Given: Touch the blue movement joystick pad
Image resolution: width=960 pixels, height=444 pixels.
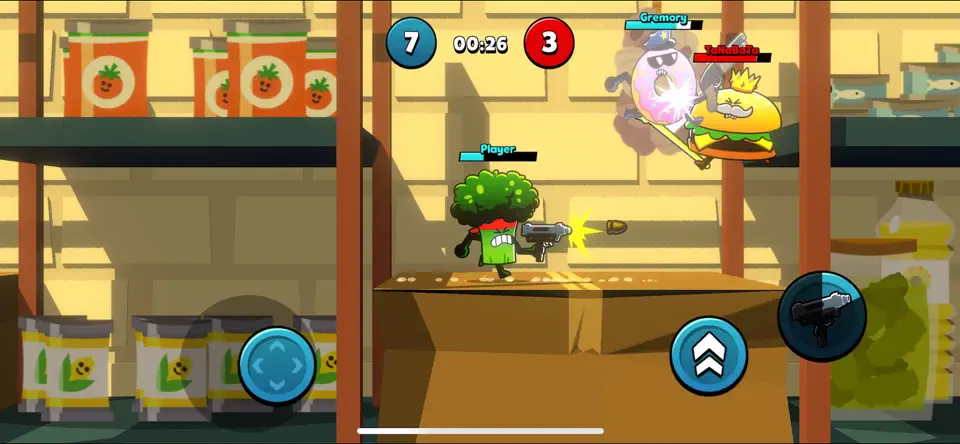Looking at the screenshot, I should [x=277, y=365].
